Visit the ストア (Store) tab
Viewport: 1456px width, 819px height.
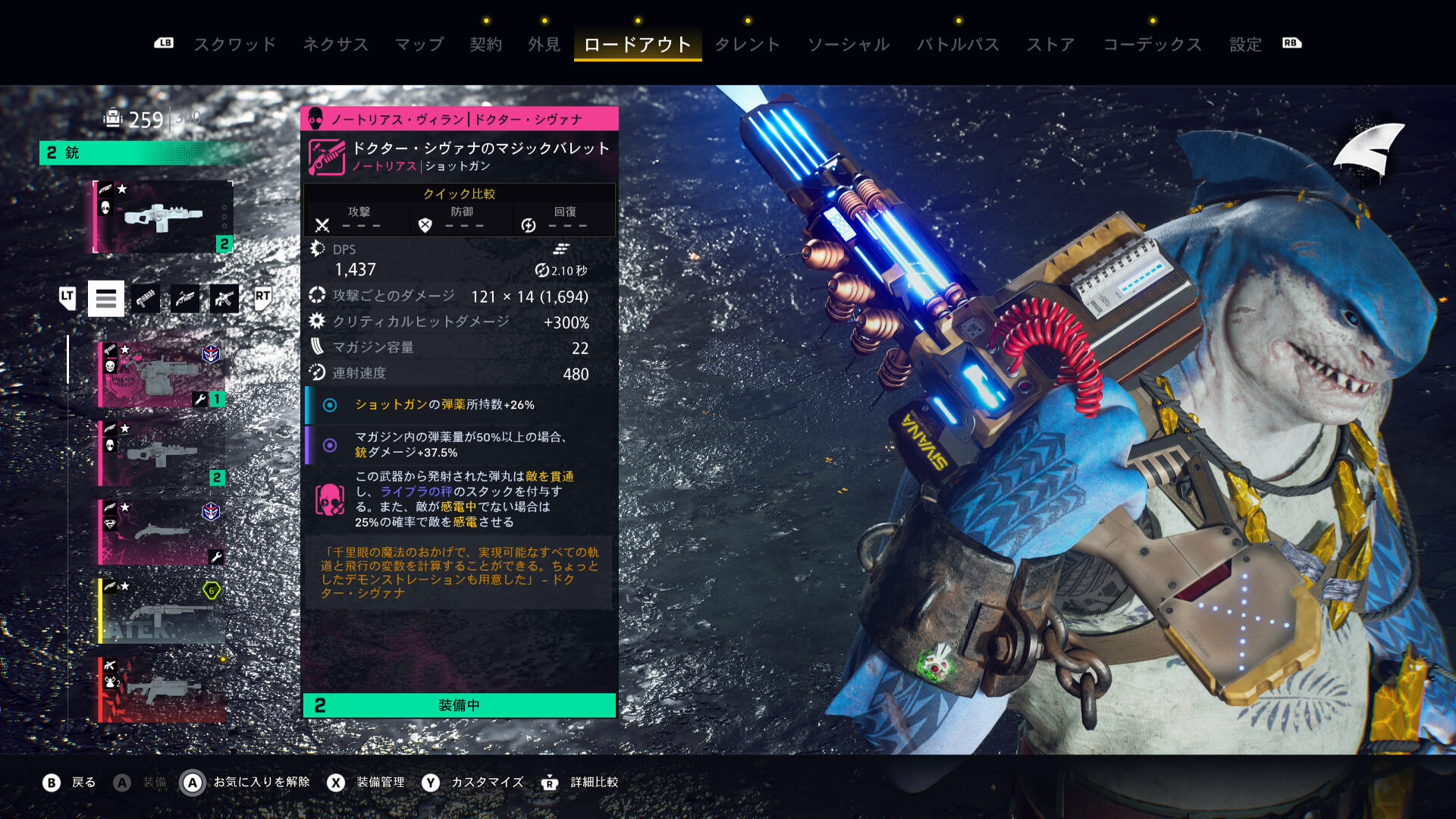[1050, 44]
